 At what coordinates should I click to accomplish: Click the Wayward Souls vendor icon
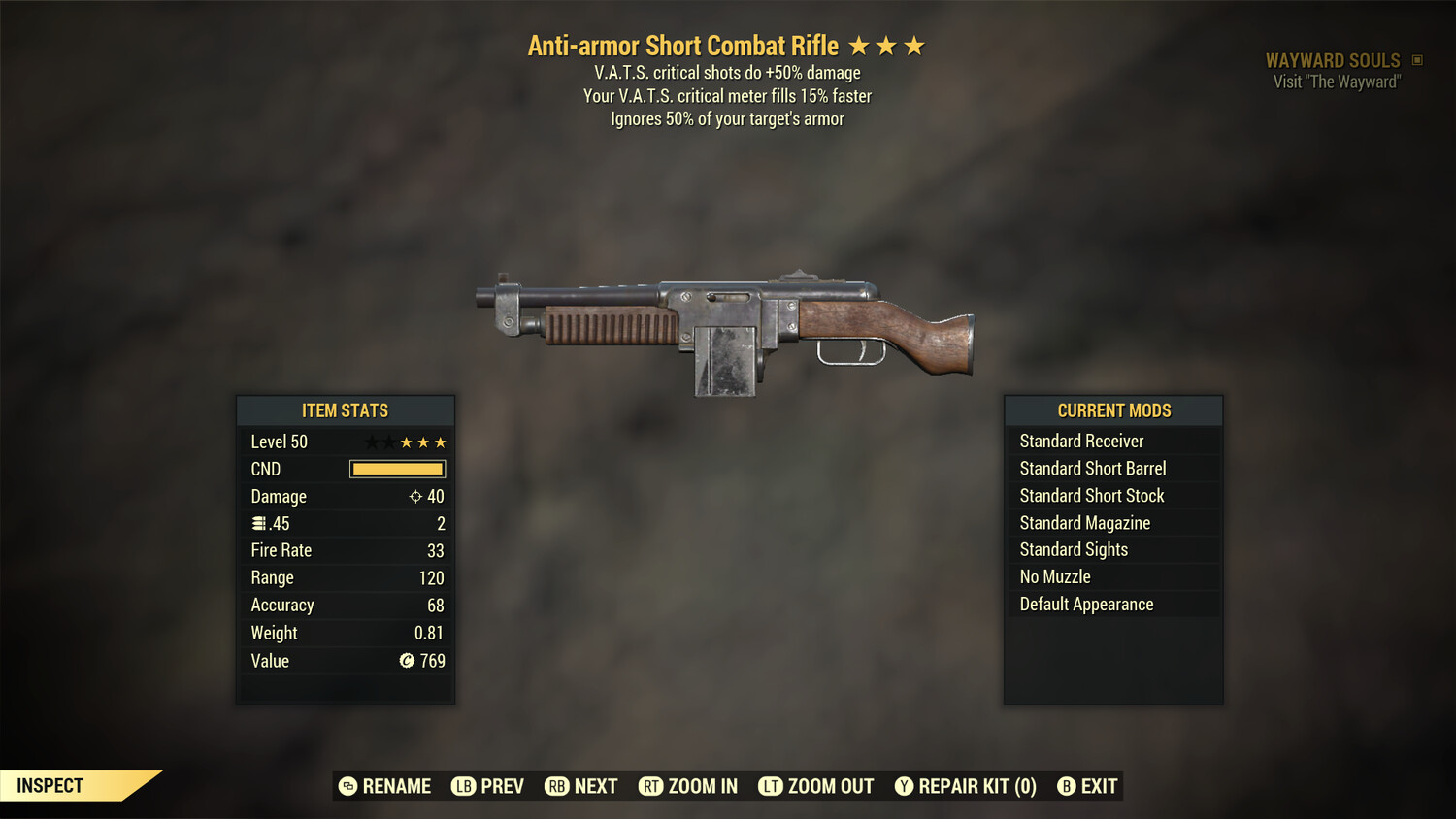coord(1418,59)
